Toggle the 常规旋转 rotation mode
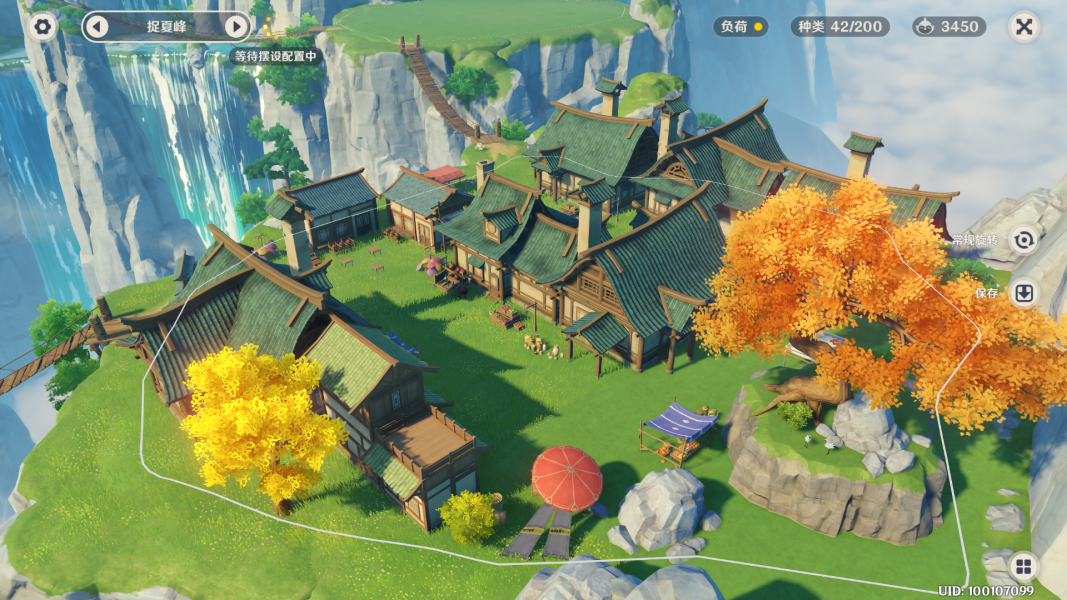The height and width of the screenshot is (600, 1067). [x=1023, y=240]
